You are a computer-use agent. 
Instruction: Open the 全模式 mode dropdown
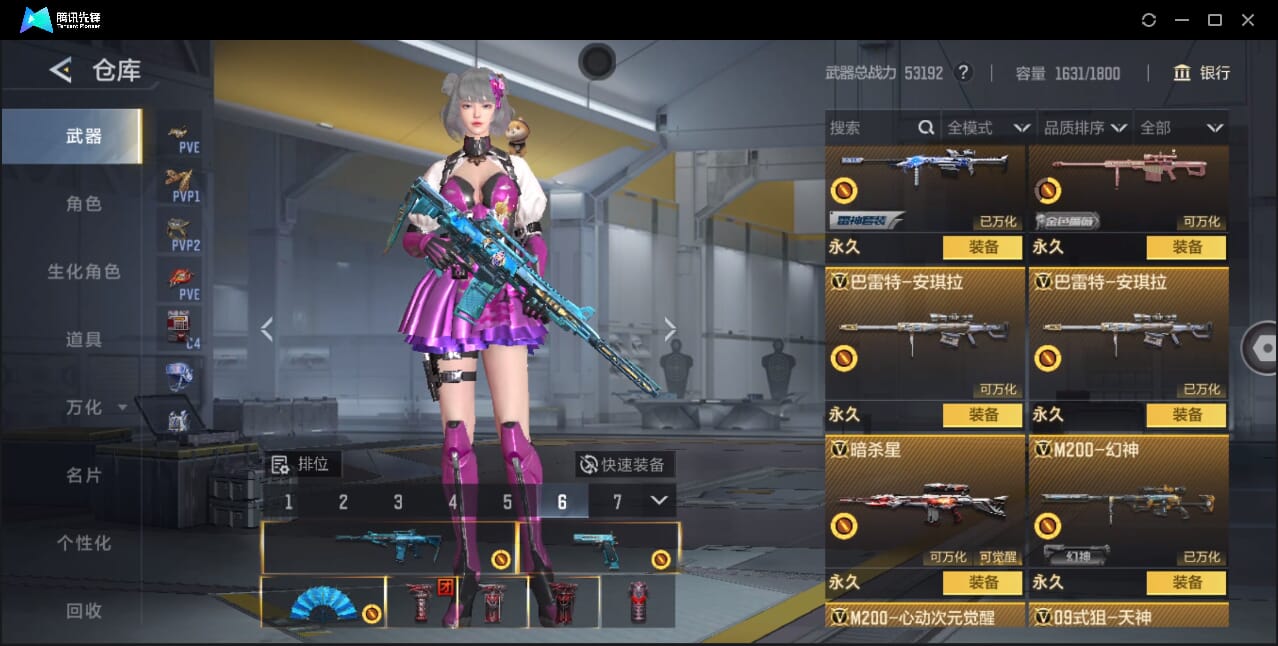pyautogui.click(x=988, y=128)
